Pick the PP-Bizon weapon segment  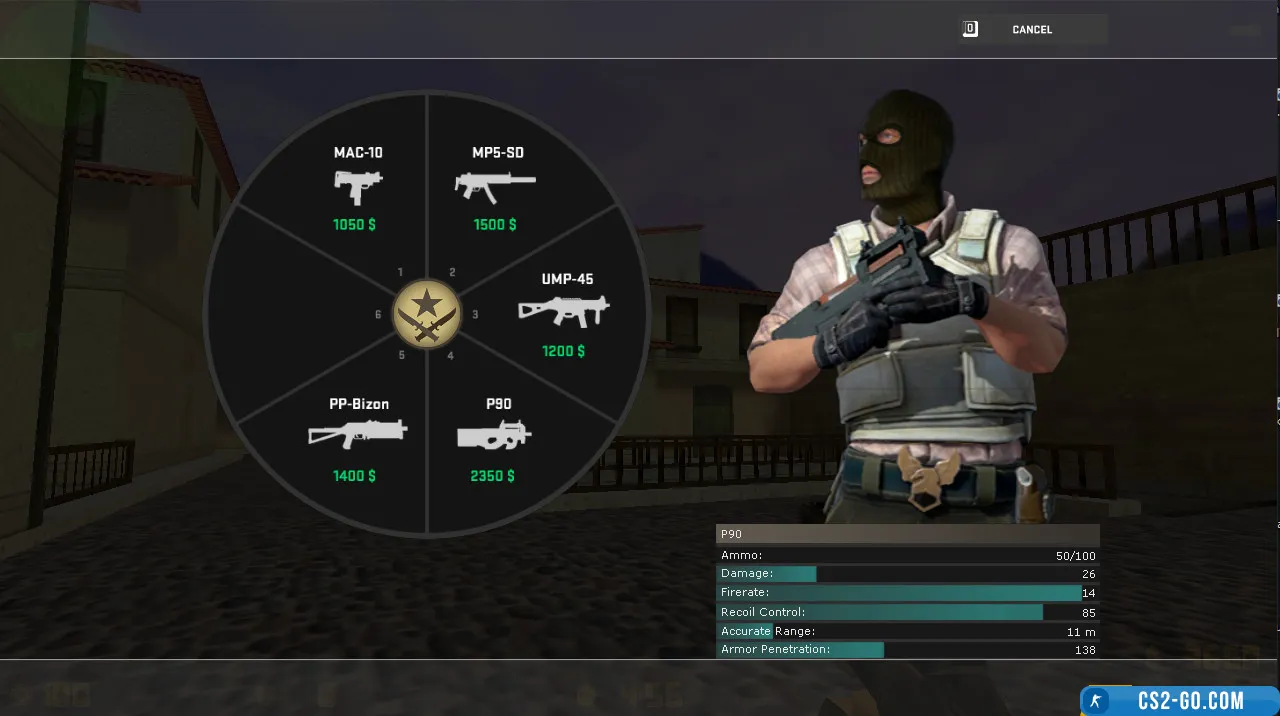[x=357, y=439]
